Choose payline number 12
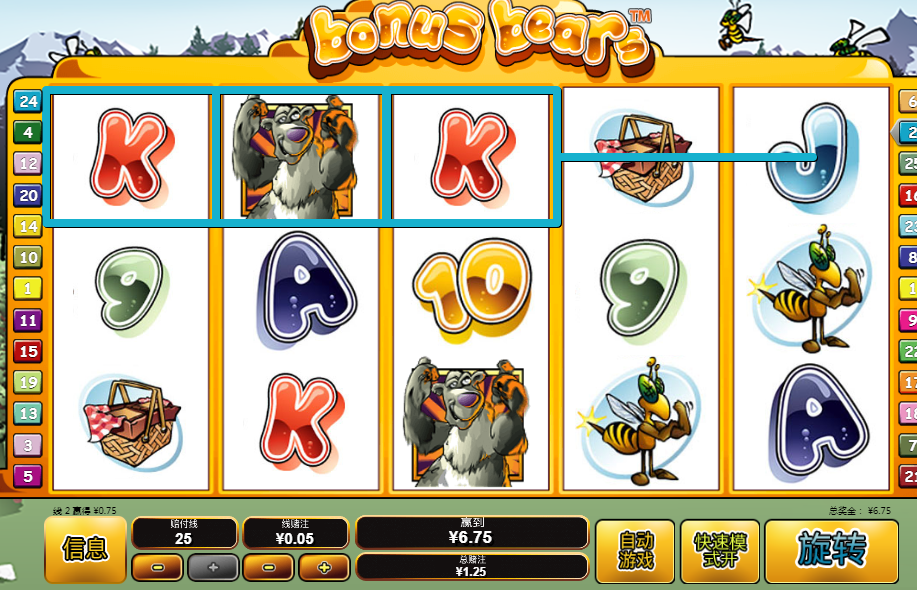This screenshot has height=590, width=917. coord(27,163)
